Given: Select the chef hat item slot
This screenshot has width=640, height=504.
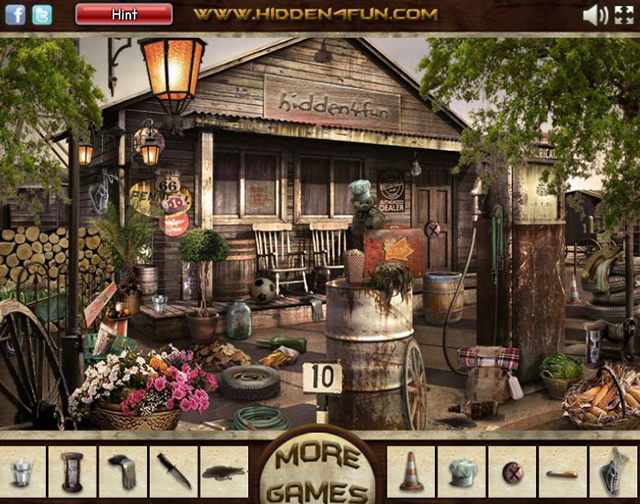Looking at the screenshot, I should (461, 471).
